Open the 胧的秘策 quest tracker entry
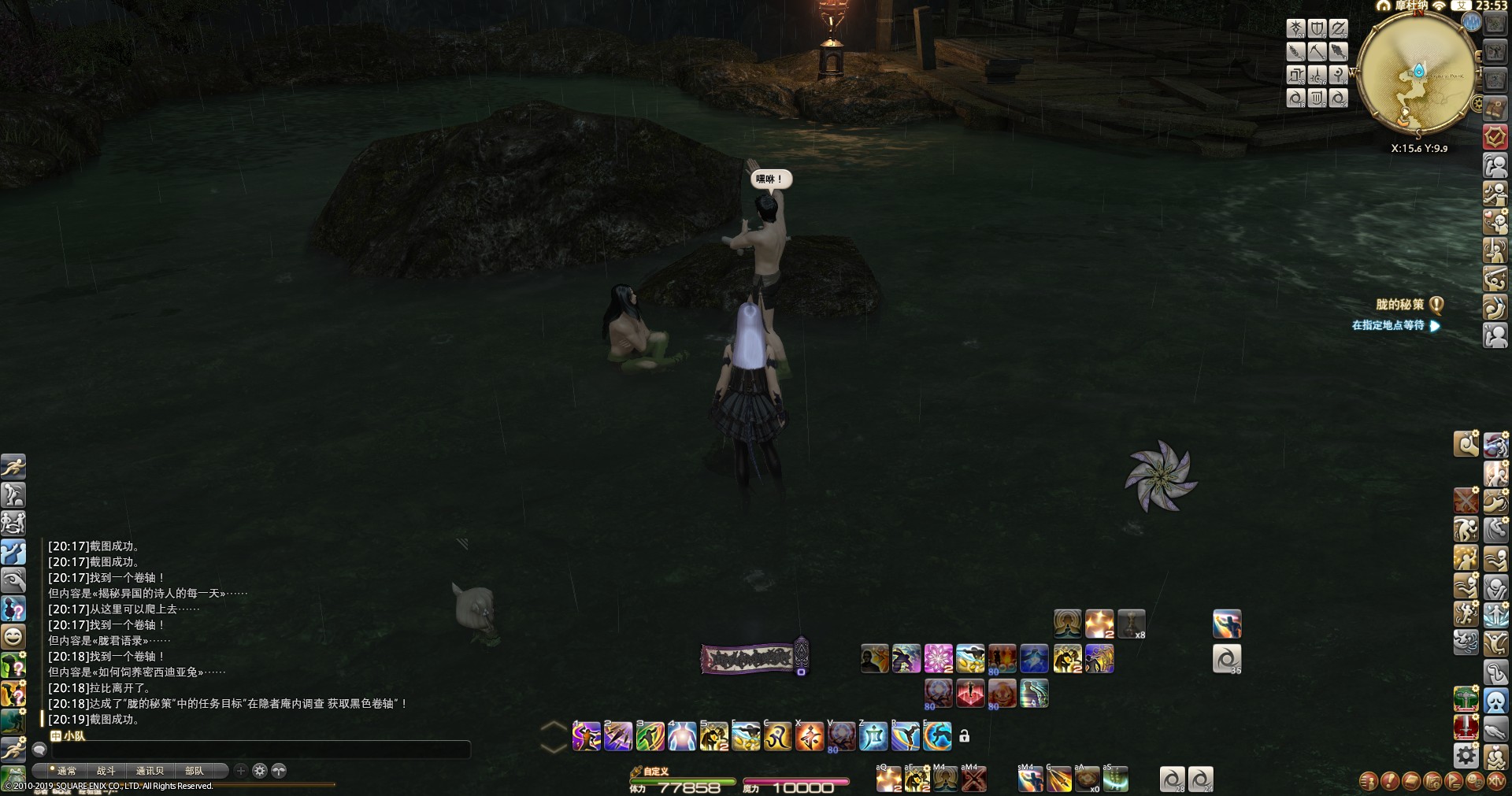1512x796 pixels. pos(1399,305)
